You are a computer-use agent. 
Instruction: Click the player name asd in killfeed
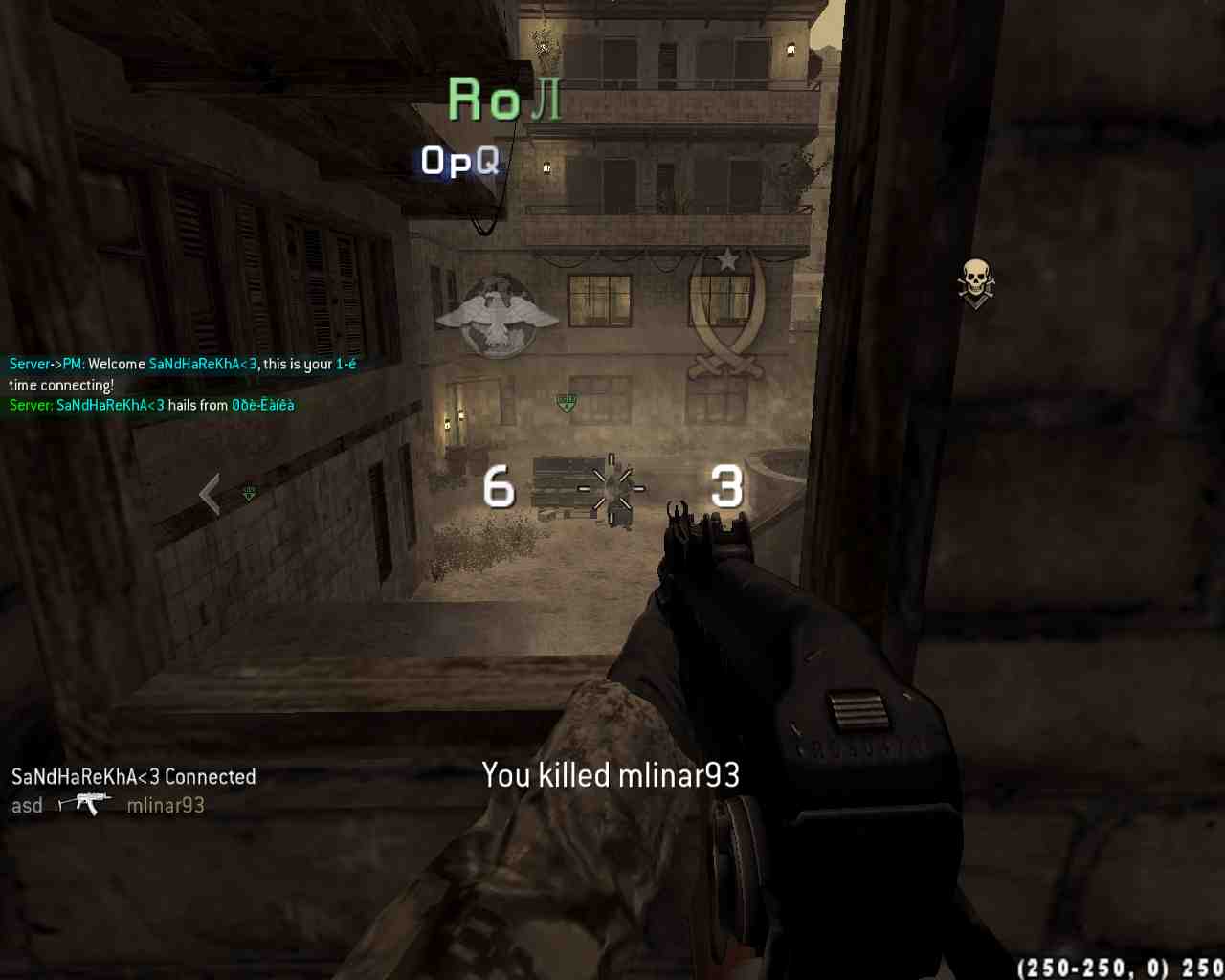tap(26, 805)
